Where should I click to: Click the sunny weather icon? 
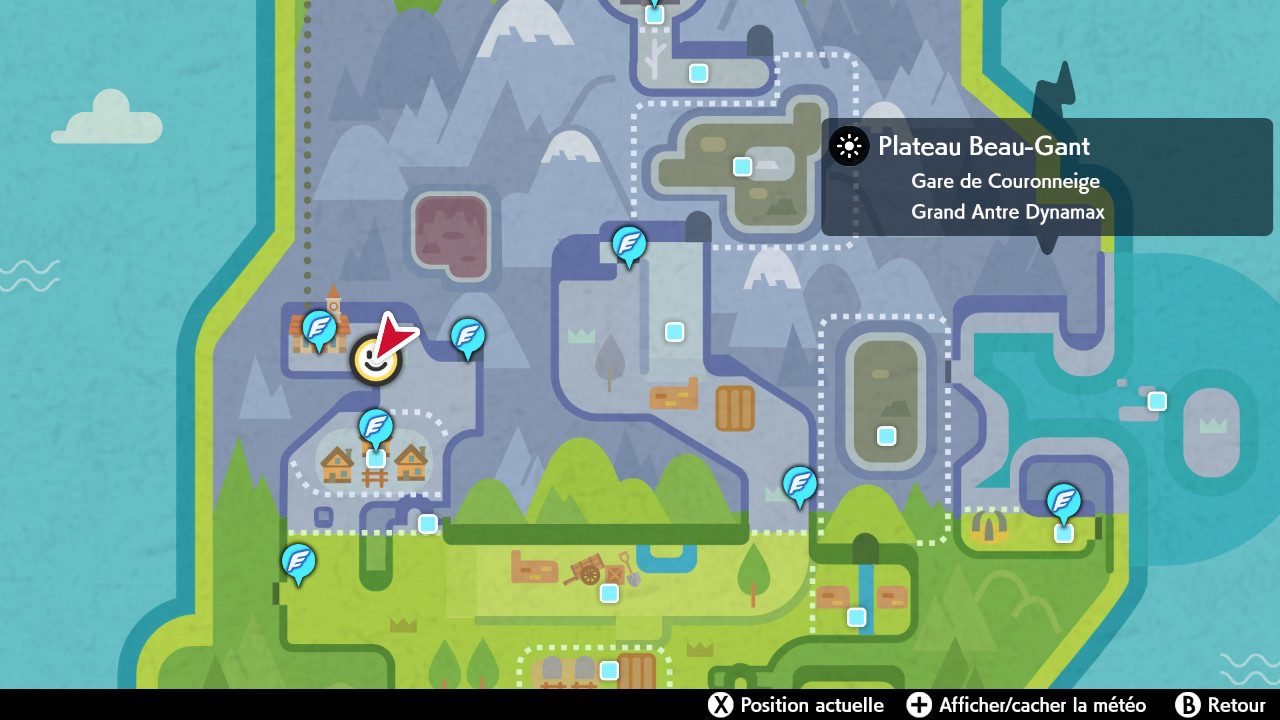[x=849, y=147]
